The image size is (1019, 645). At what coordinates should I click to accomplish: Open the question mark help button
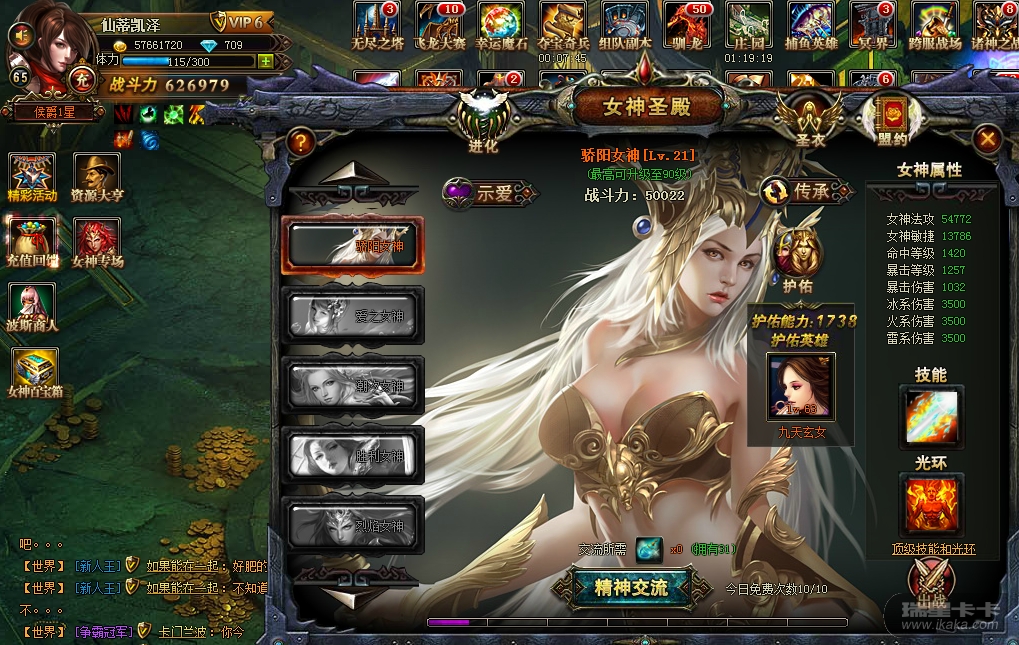(x=299, y=142)
